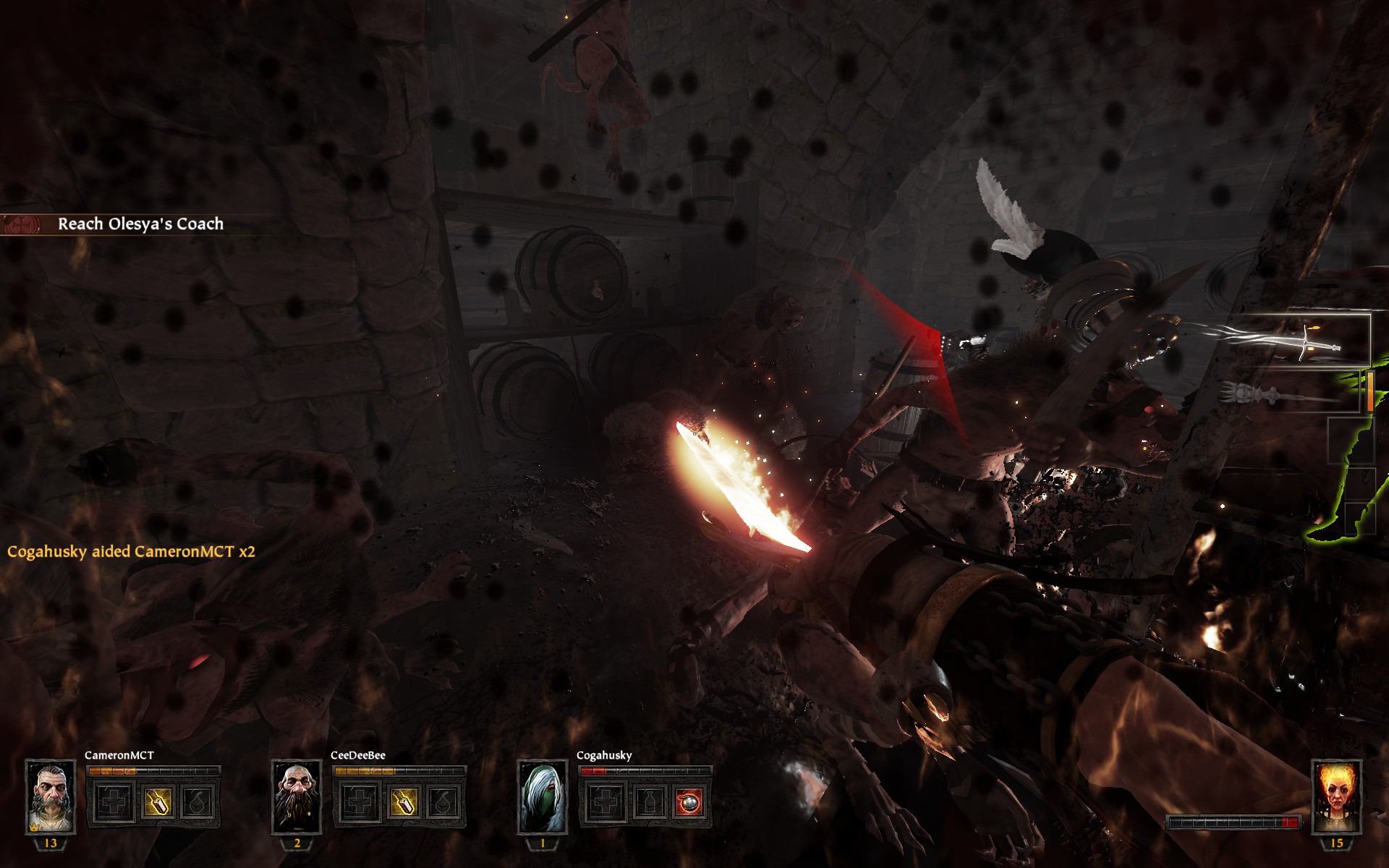The height and width of the screenshot is (868, 1389).
Task: Click CameronMCT's potion item slot
Action: click(x=156, y=802)
